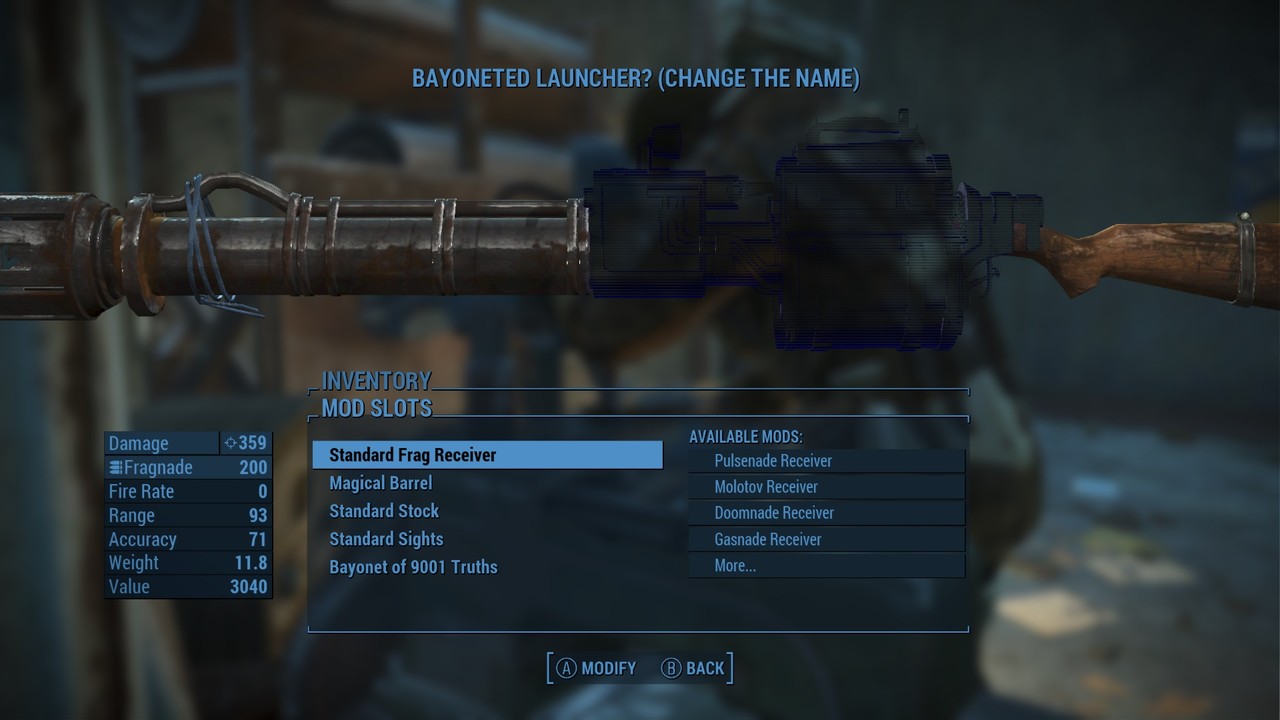Screen dimensions: 1280x720
Task: Pick the Bayonet of 9001 Truths slot
Action: tap(414, 567)
